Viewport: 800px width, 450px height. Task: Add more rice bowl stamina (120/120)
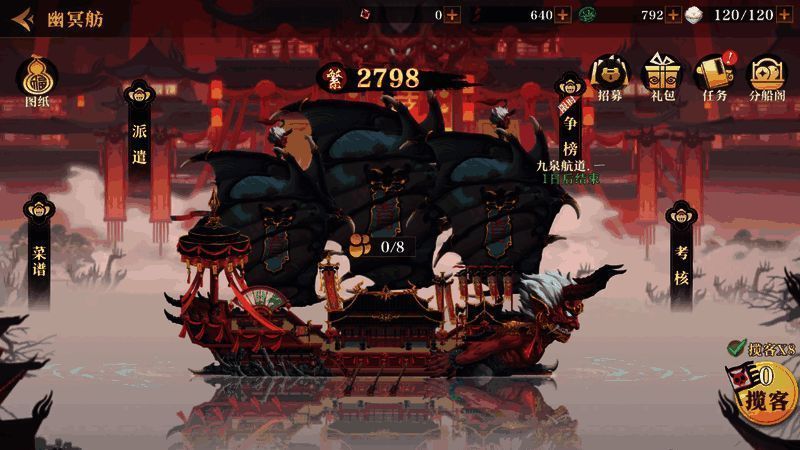click(x=788, y=15)
